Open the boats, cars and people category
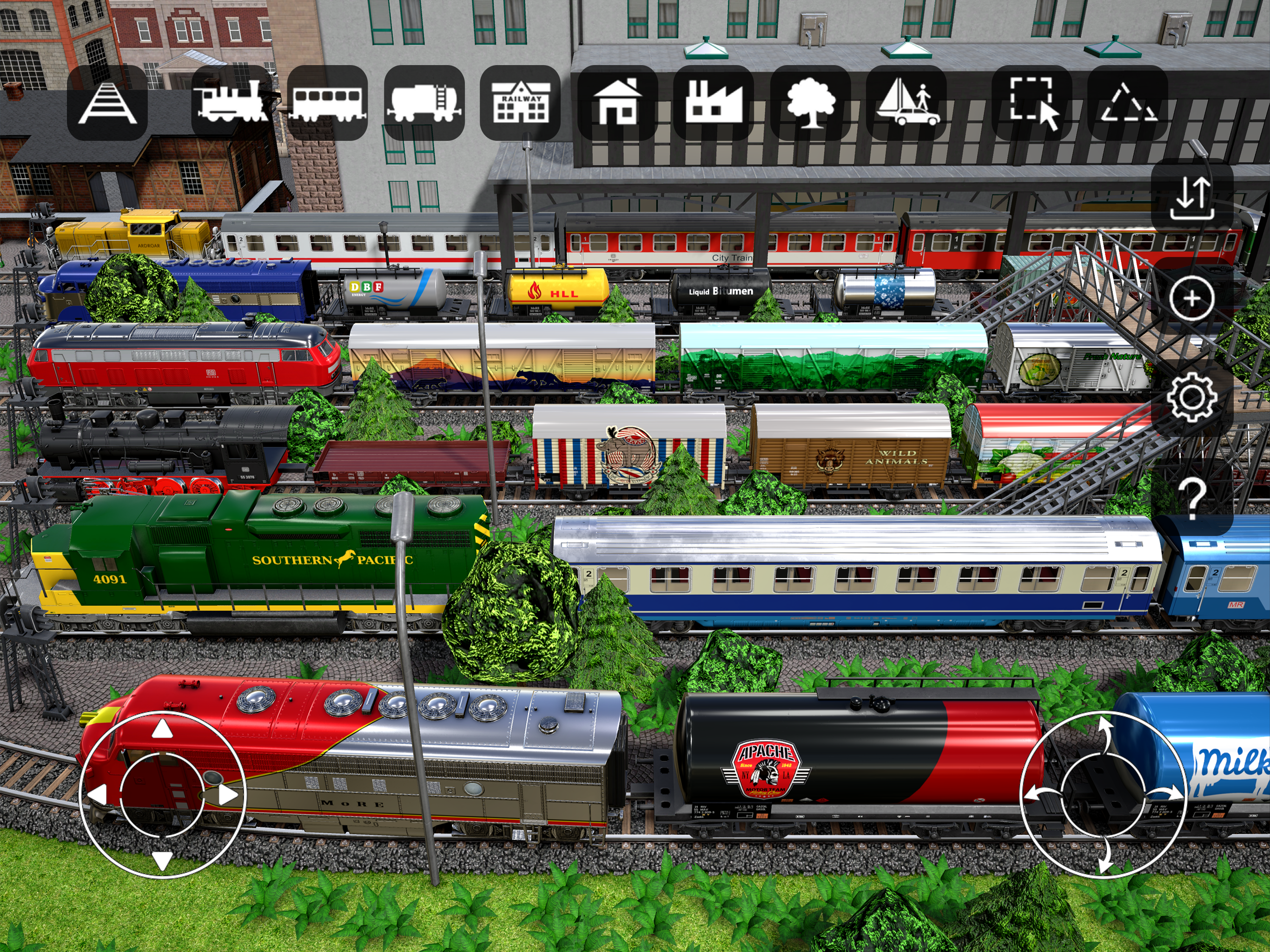Screen dimensions: 1270x952 [906, 103]
